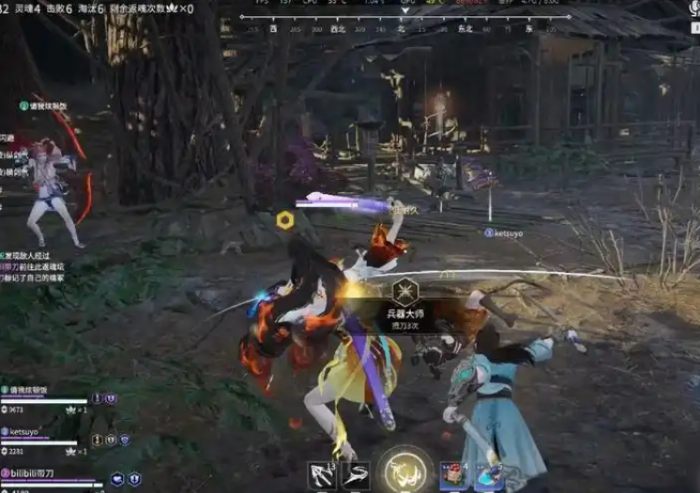Activate the dash skill icon
Screen dimensions: 700x493
coord(356,475)
